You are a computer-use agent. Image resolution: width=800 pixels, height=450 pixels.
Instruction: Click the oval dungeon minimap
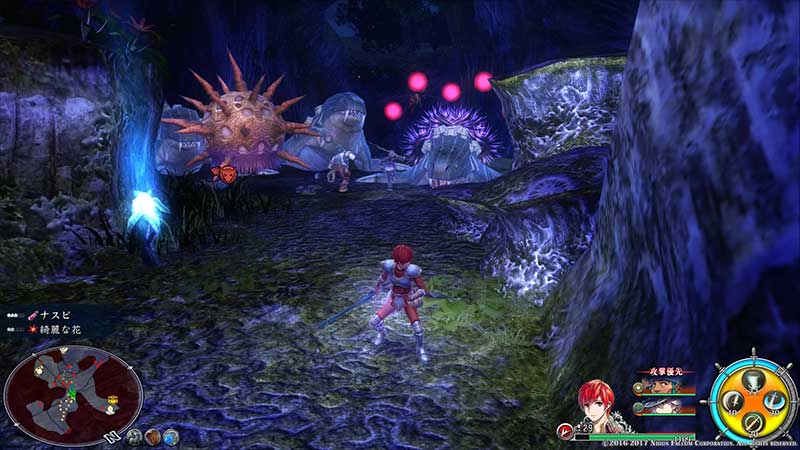click(x=73, y=395)
